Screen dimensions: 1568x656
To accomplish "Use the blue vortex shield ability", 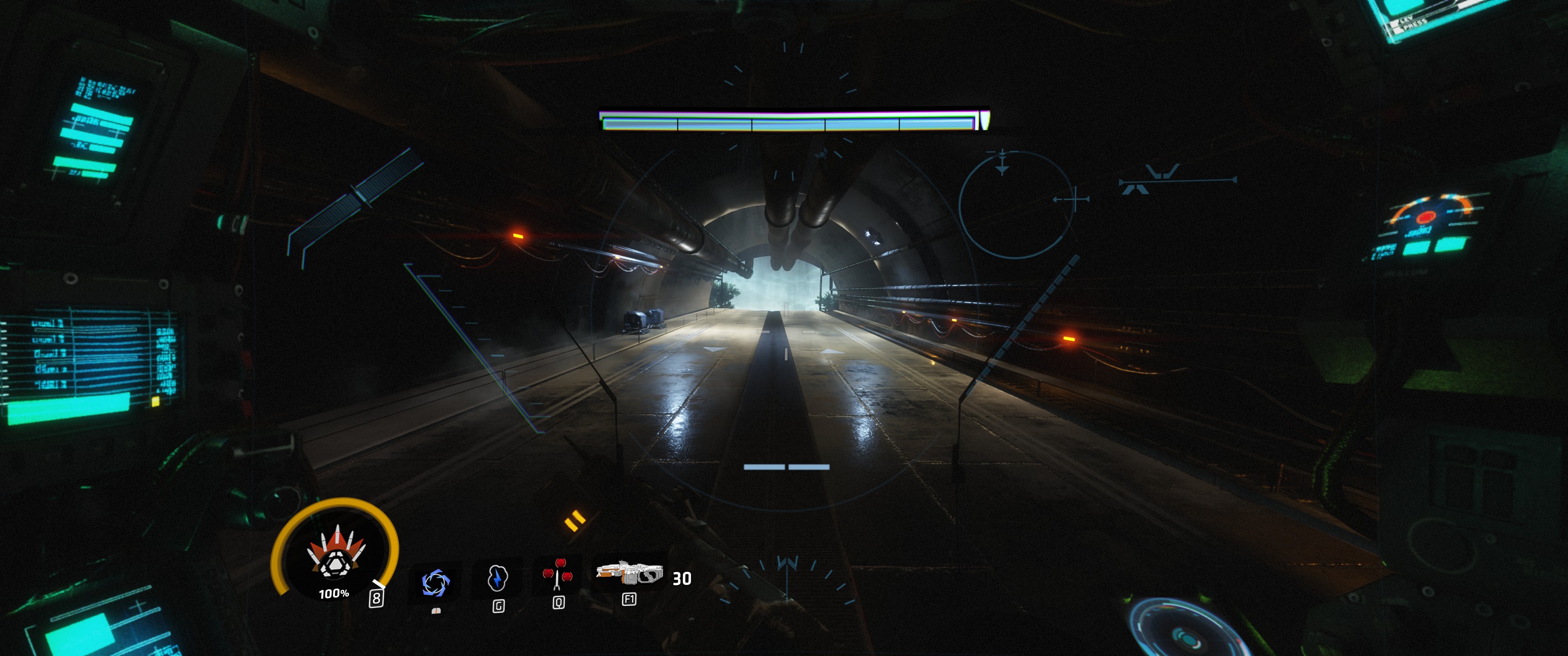I will (436, 582).
